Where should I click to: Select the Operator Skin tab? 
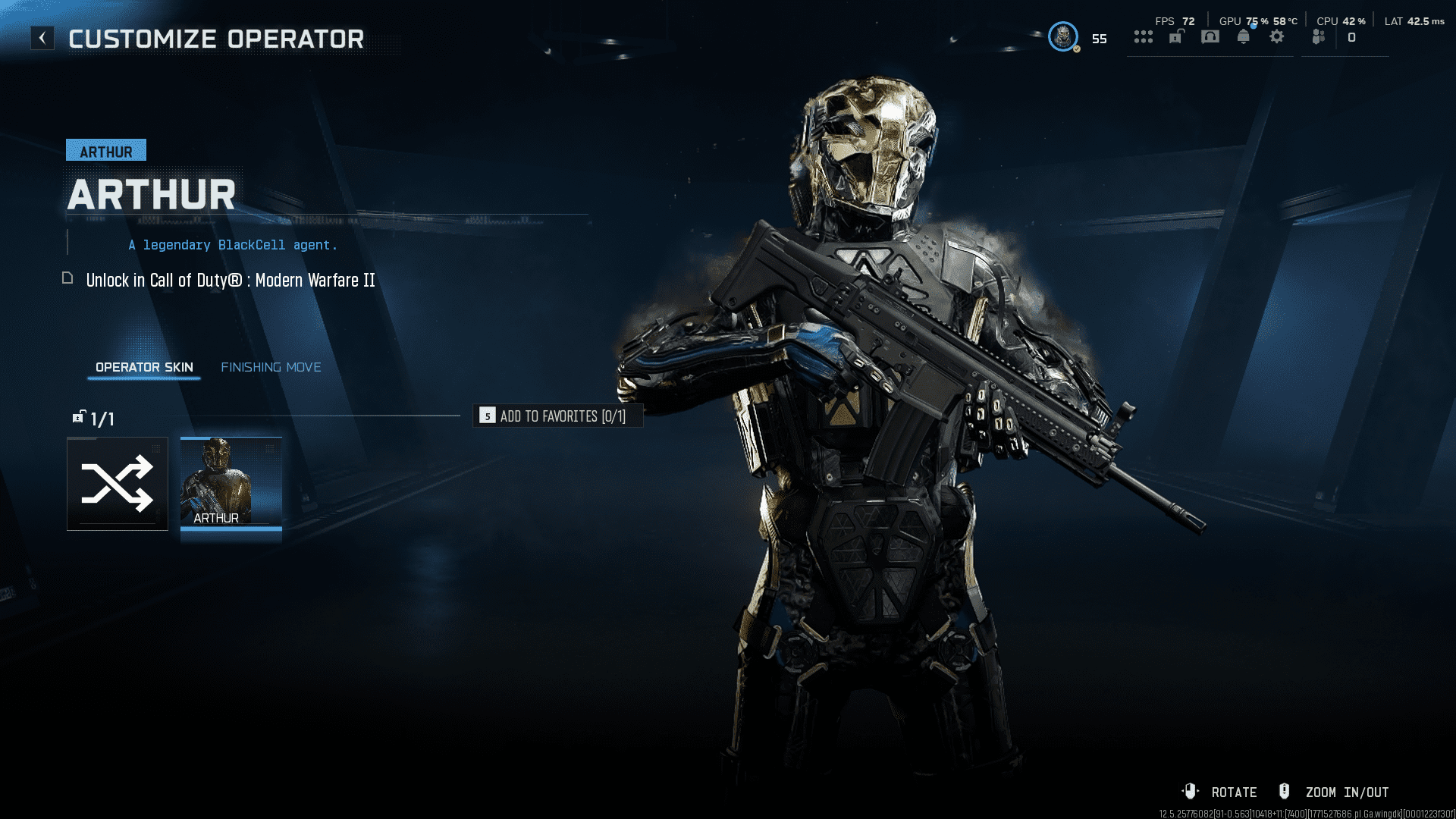point(144,367)
